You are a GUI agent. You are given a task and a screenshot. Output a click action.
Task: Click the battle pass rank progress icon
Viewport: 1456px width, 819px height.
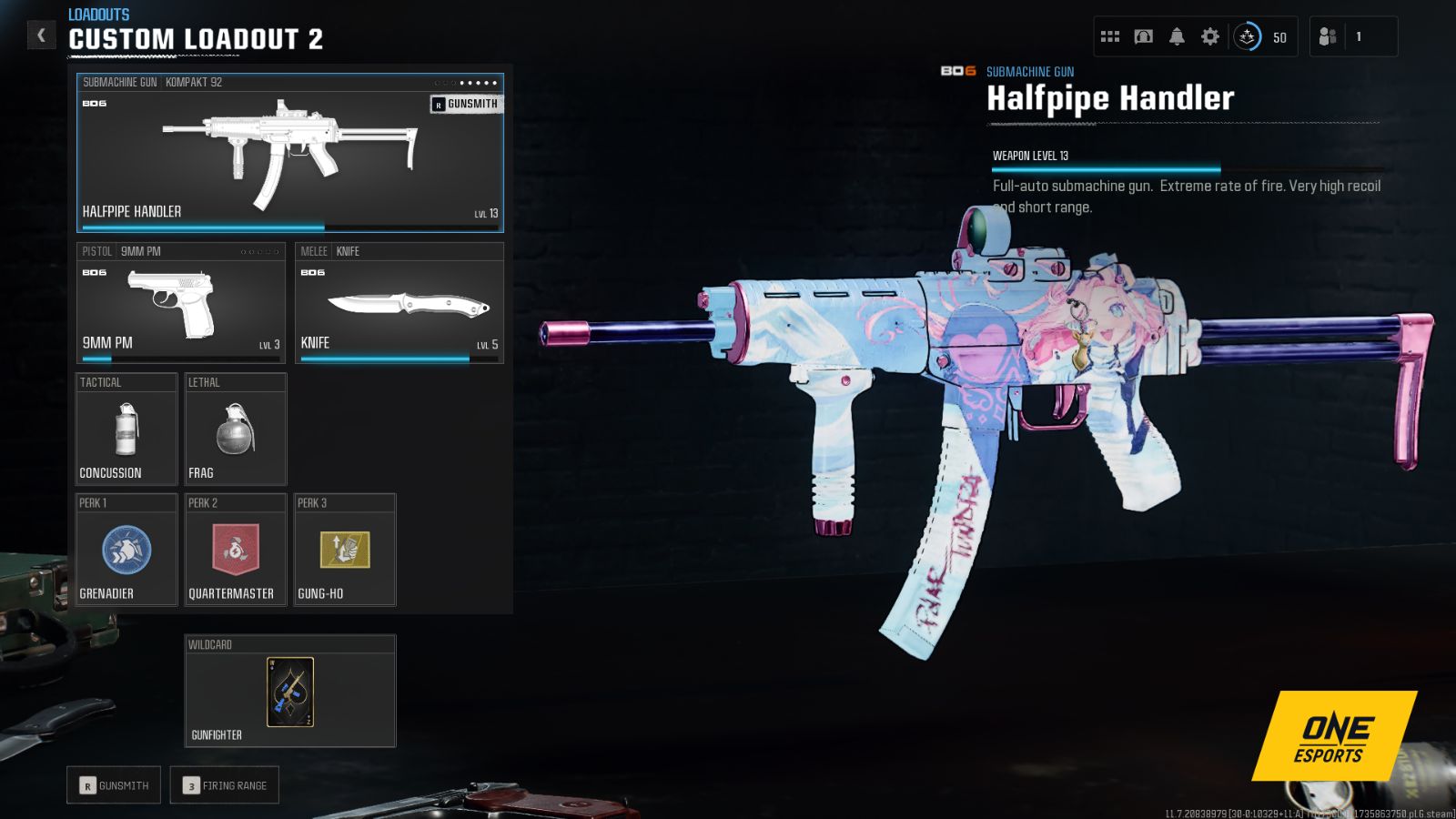1249,37
